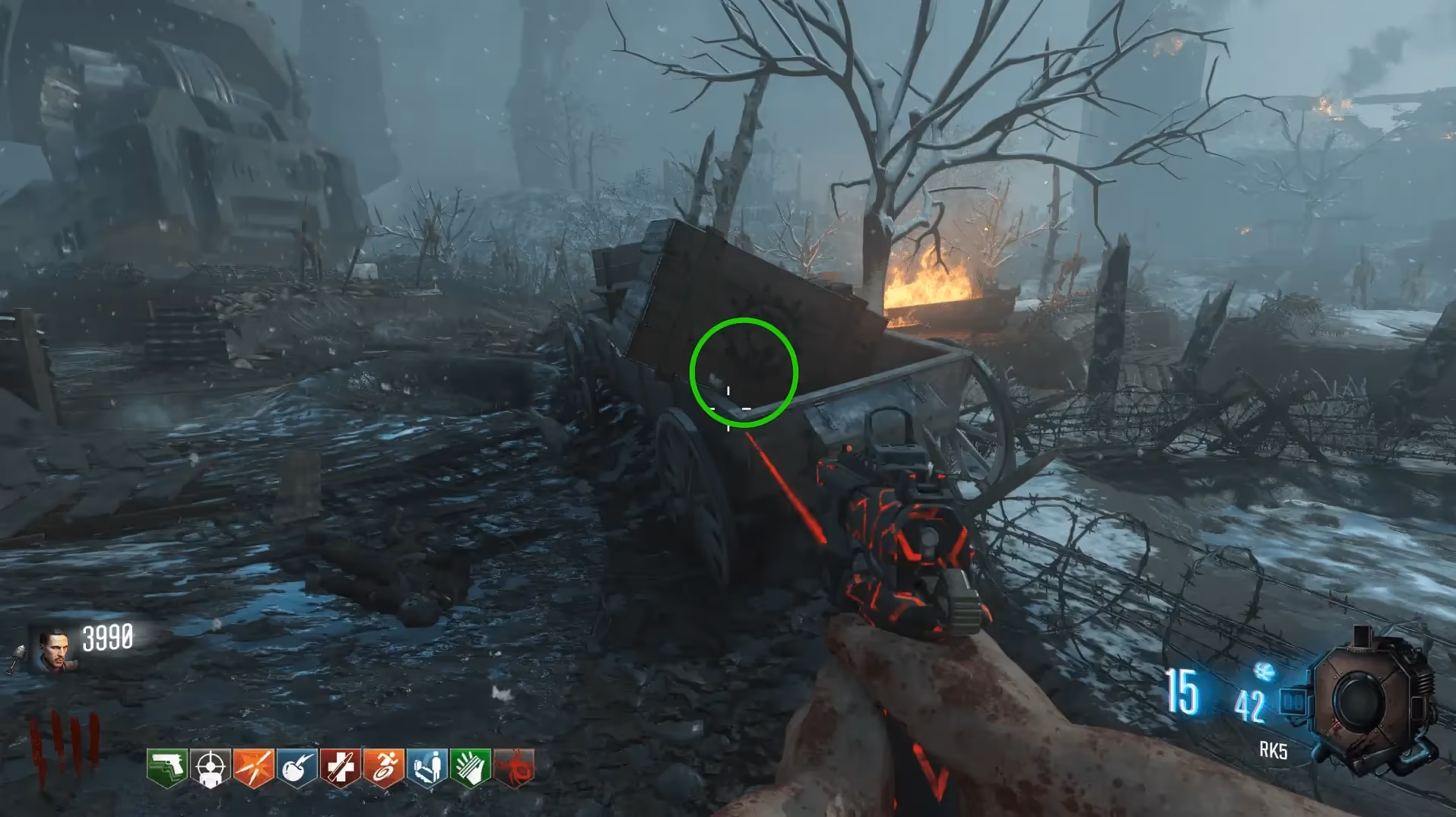The height and width of the screenshot is (817, 1456).
Task: Click the Deadshot Daiquiri crosshair perk icon
Action: 210,768
